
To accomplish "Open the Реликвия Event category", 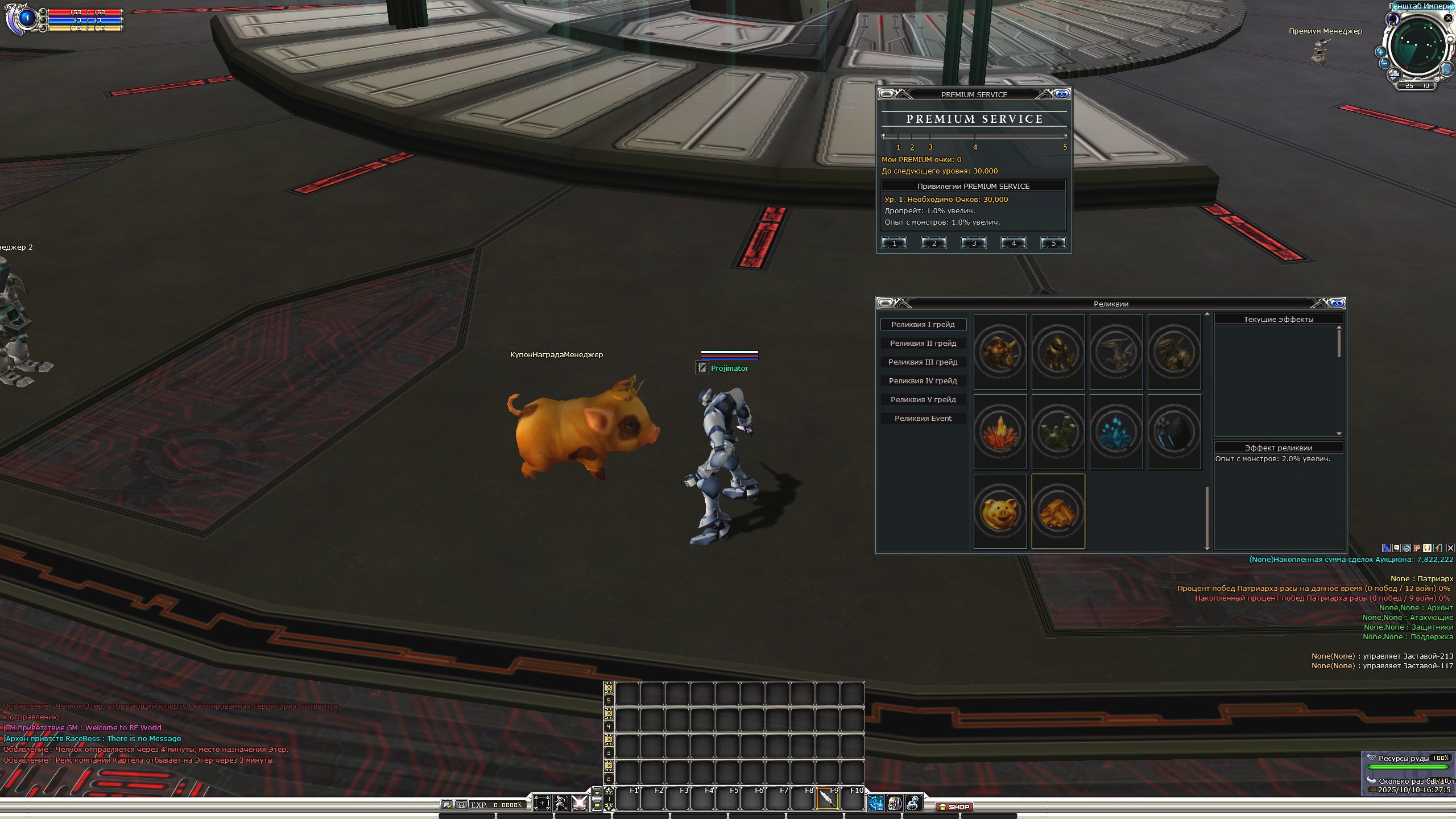I will (x=923, y=419).
